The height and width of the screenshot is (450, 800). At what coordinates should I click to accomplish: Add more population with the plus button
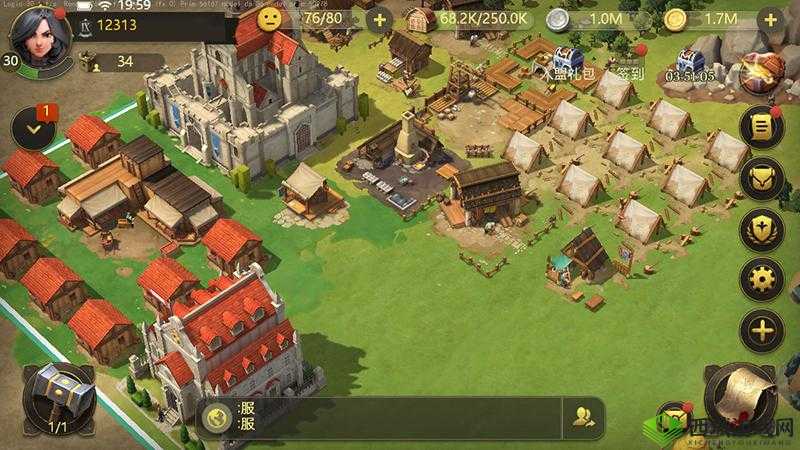point(378,20)
